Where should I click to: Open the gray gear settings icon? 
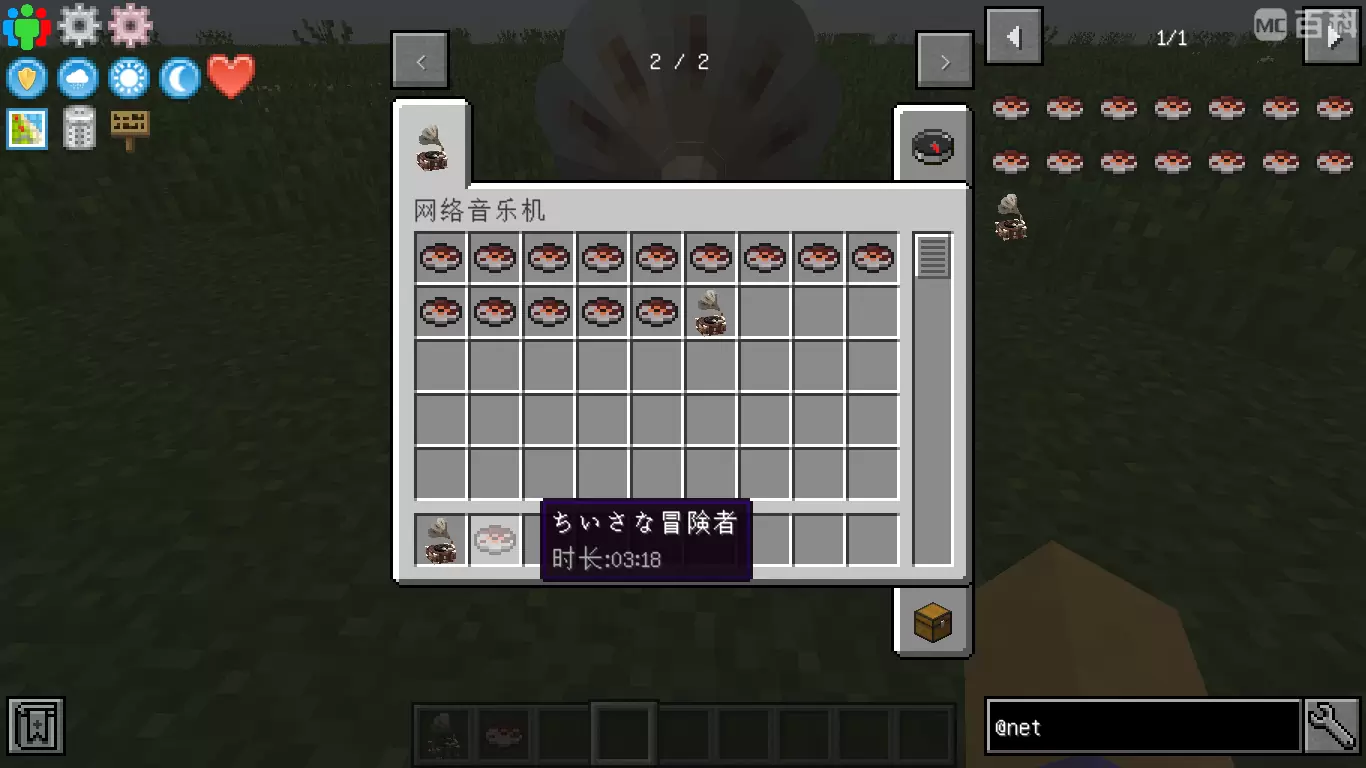(x=79, y=26)
